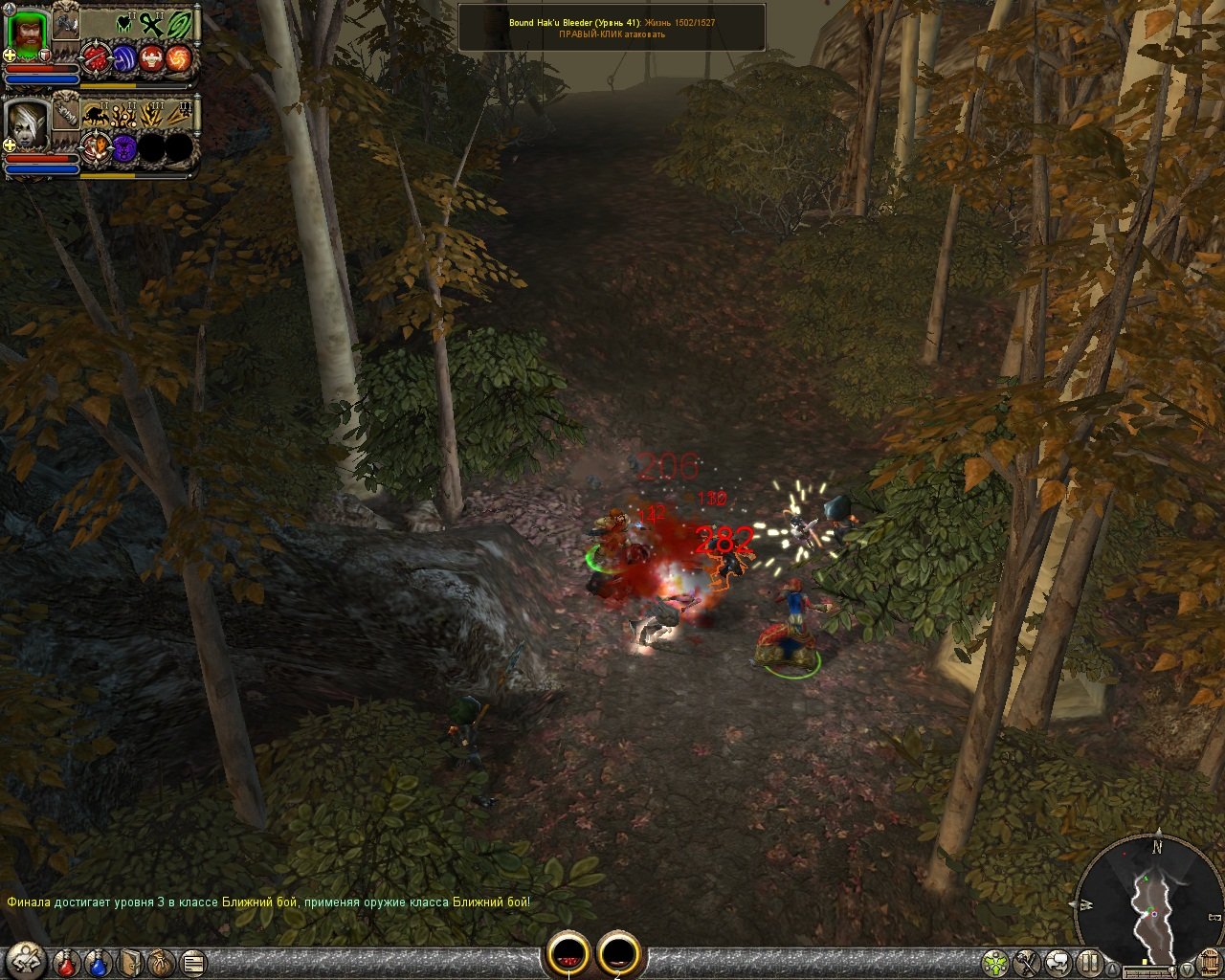Open the wooden door game menu
Screen dimensions: 1225x980
point(1208,961)
